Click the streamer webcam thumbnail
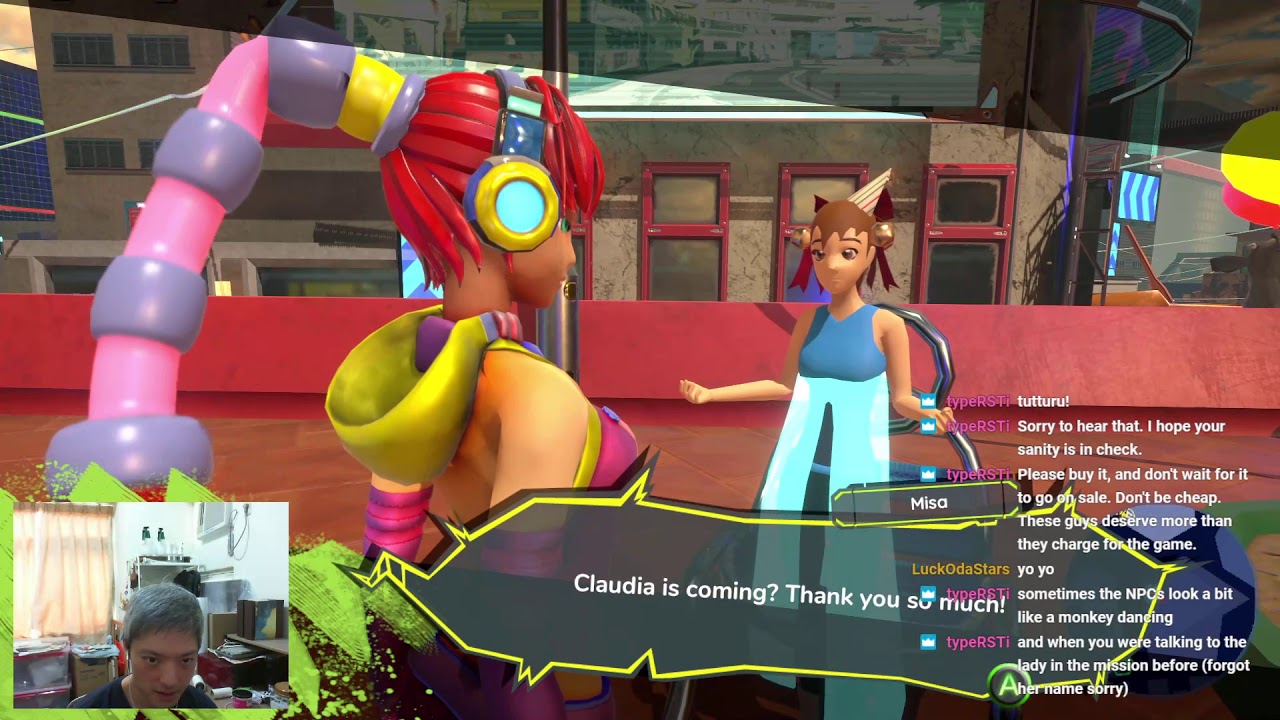Screen dimensions: 1280x720 pos(151,604)
